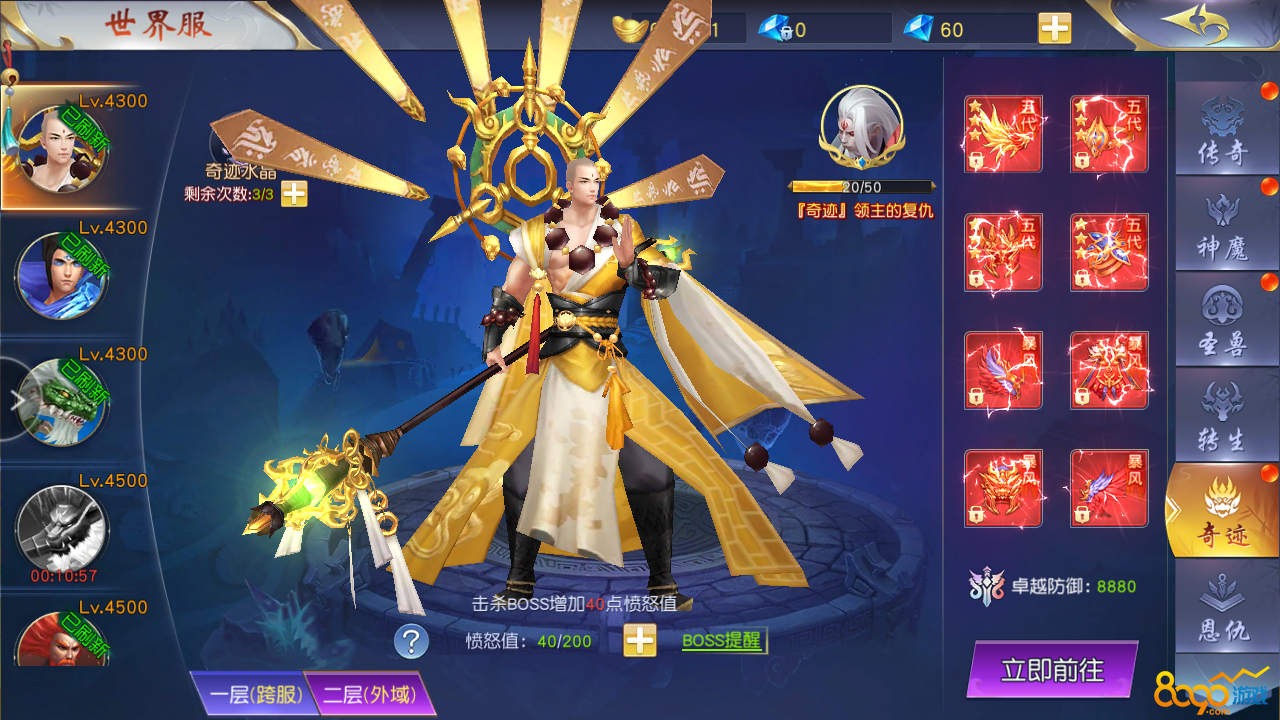Open the 恩仇 tab
The height and width of the screenshot is (720, 1280).
tap(1222, 612)
